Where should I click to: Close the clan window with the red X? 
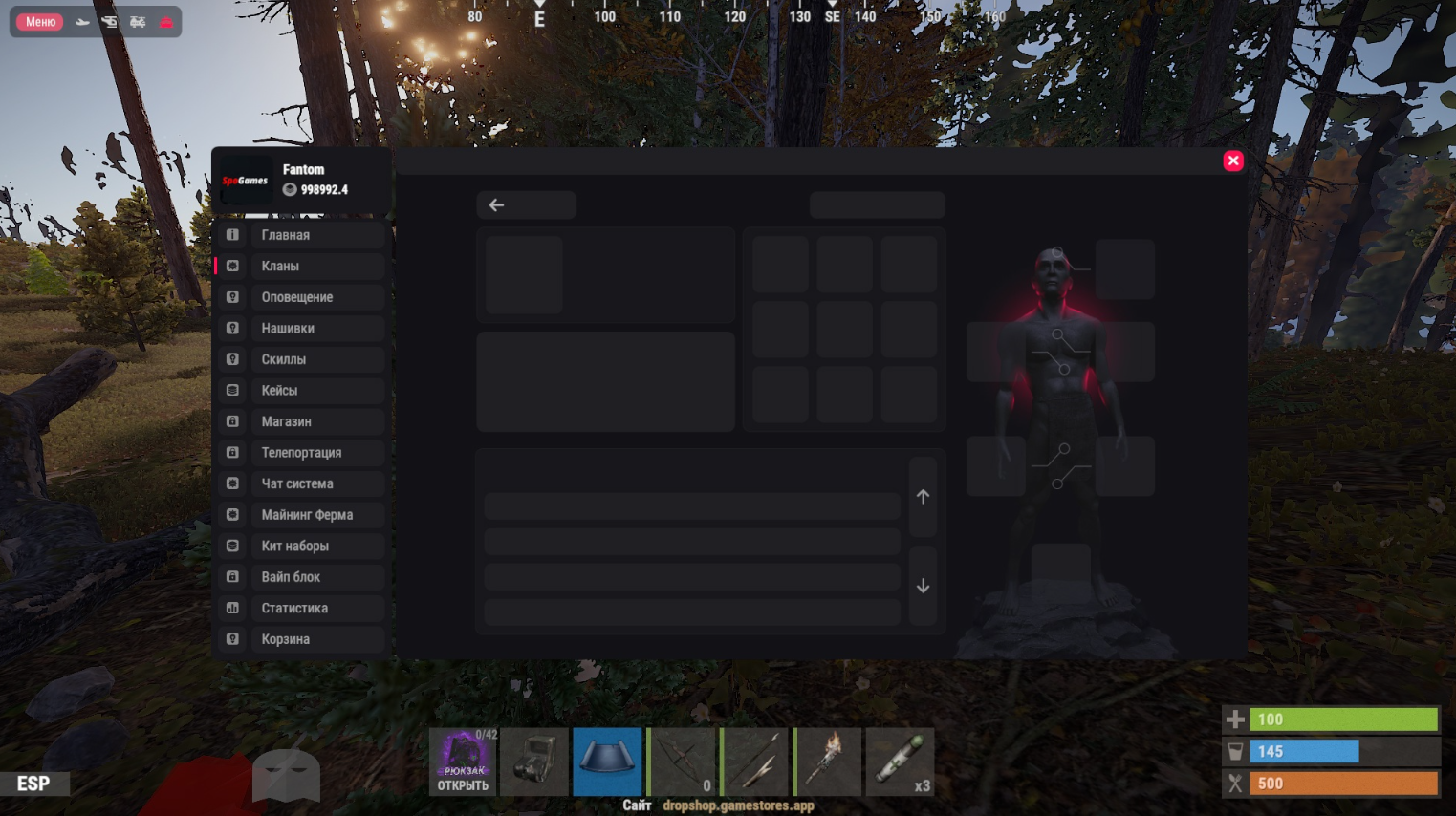1233,161
